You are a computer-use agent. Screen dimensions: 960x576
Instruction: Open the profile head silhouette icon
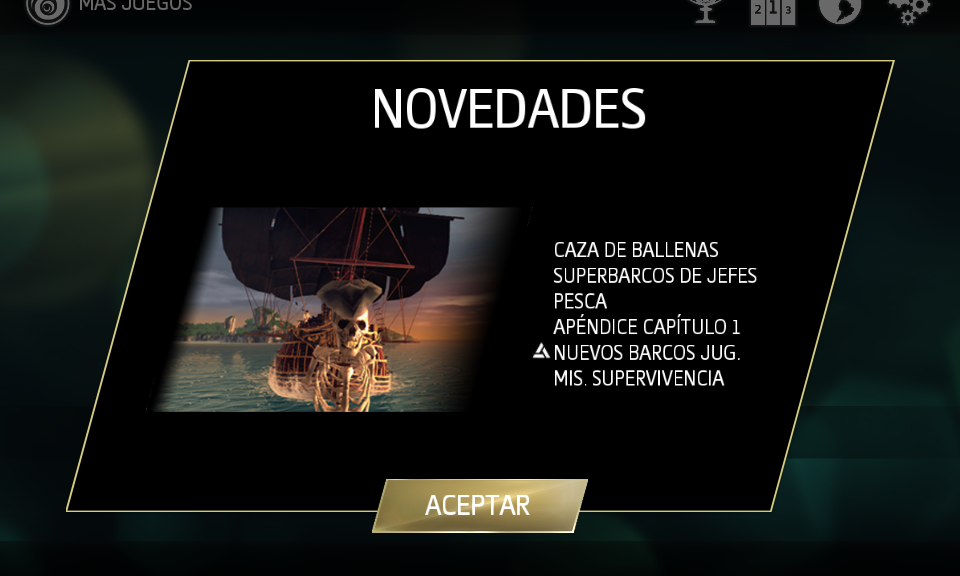[840, 9]
